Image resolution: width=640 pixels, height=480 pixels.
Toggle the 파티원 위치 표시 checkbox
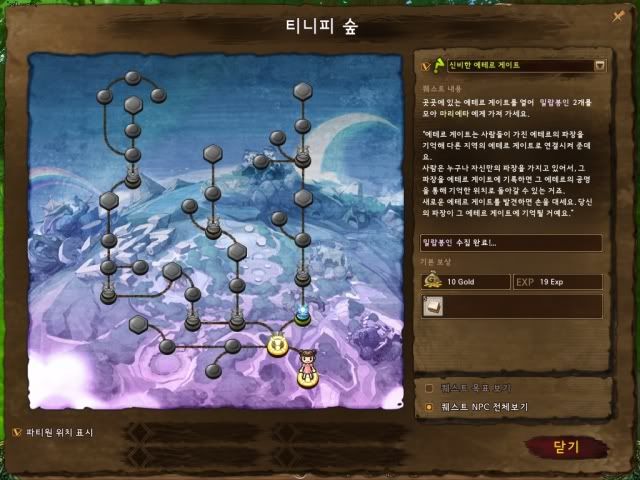(16, 431)
